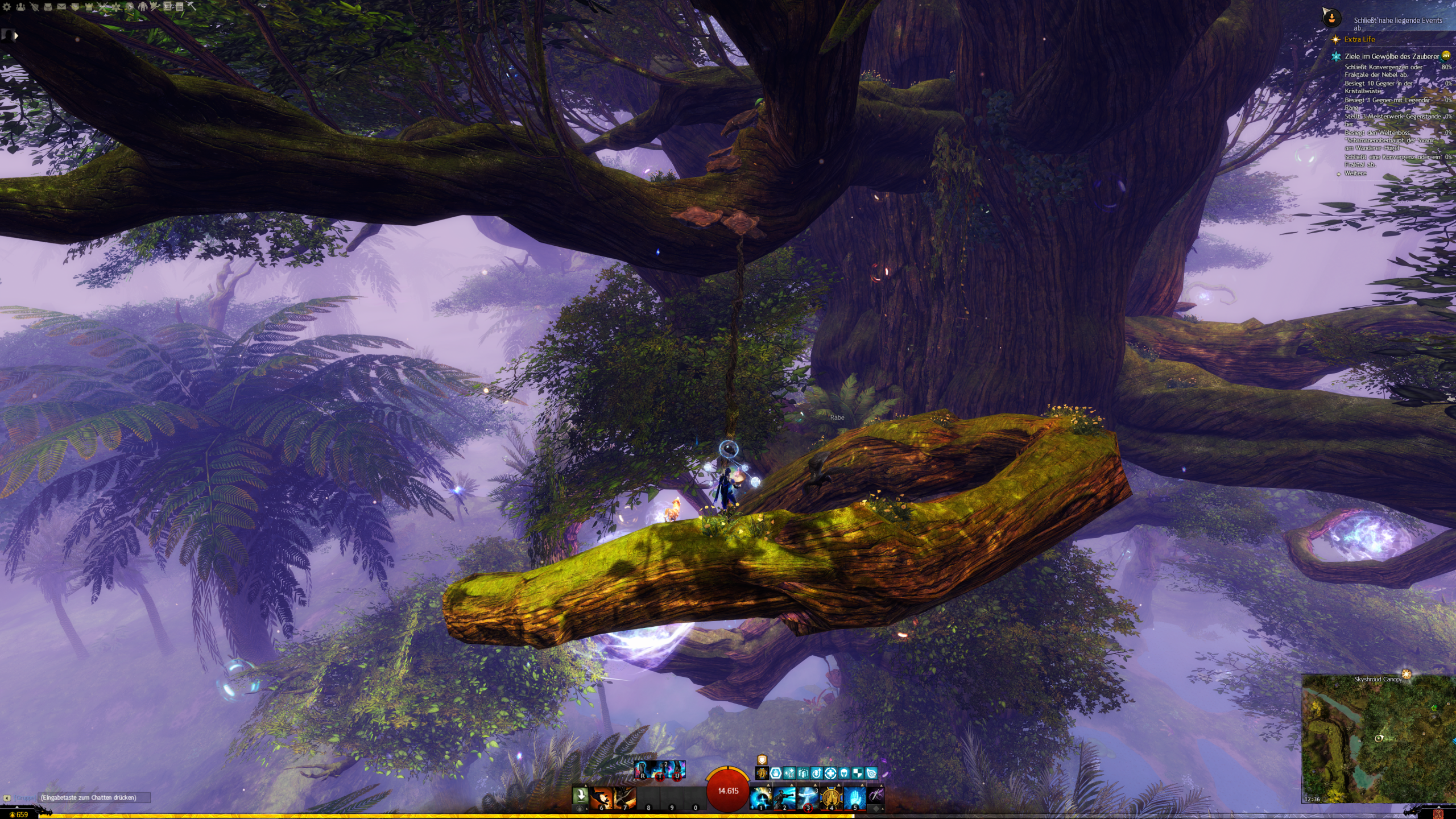The width and height of the screenshot is (1456, 819).
Task: Open the crossed swords PvP panel
Action: (x=102, y=7)
